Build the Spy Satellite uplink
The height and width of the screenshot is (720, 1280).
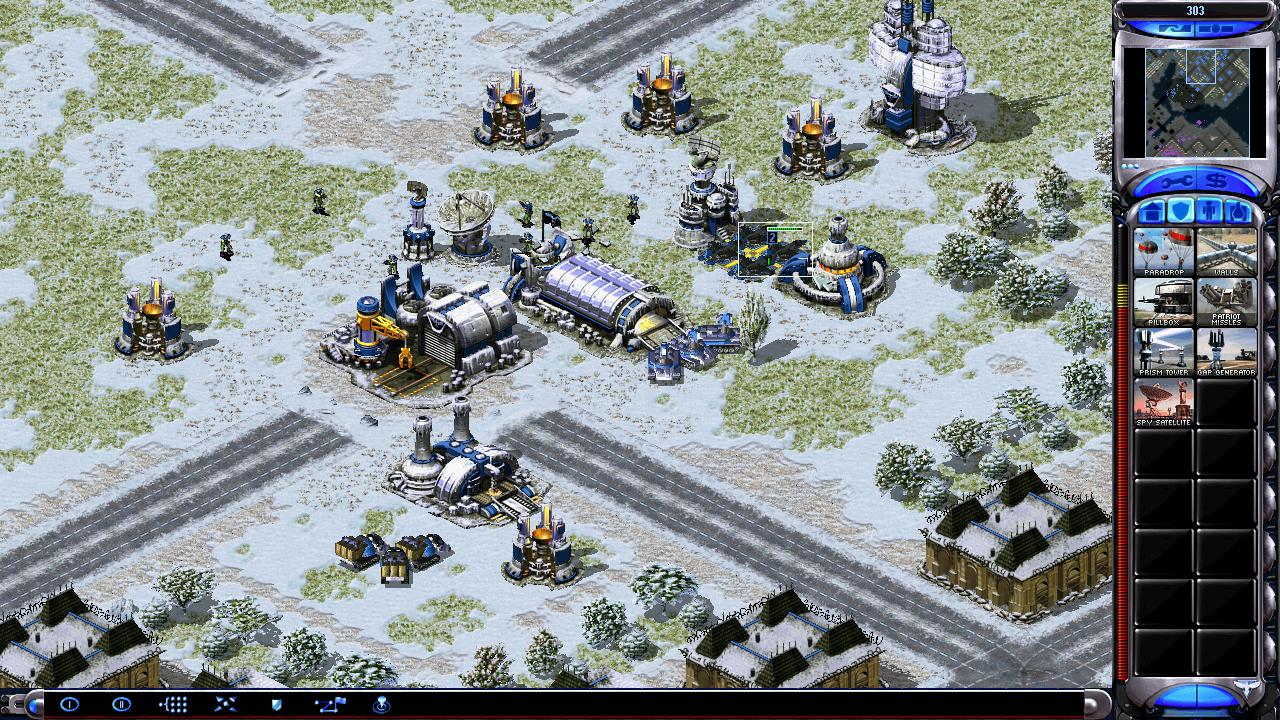pos(1164,402)
